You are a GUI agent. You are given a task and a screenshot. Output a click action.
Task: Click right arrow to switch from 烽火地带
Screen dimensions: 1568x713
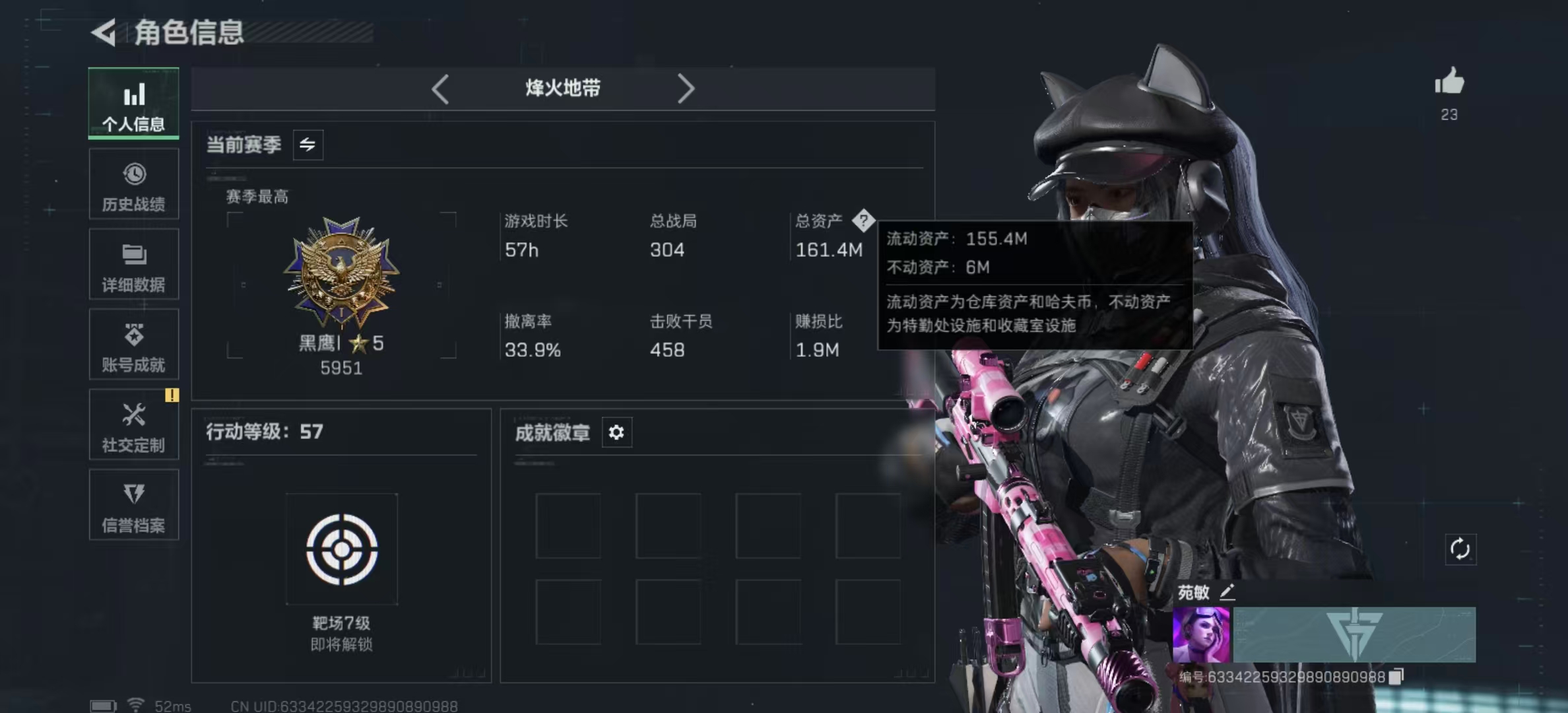point(686,88)
